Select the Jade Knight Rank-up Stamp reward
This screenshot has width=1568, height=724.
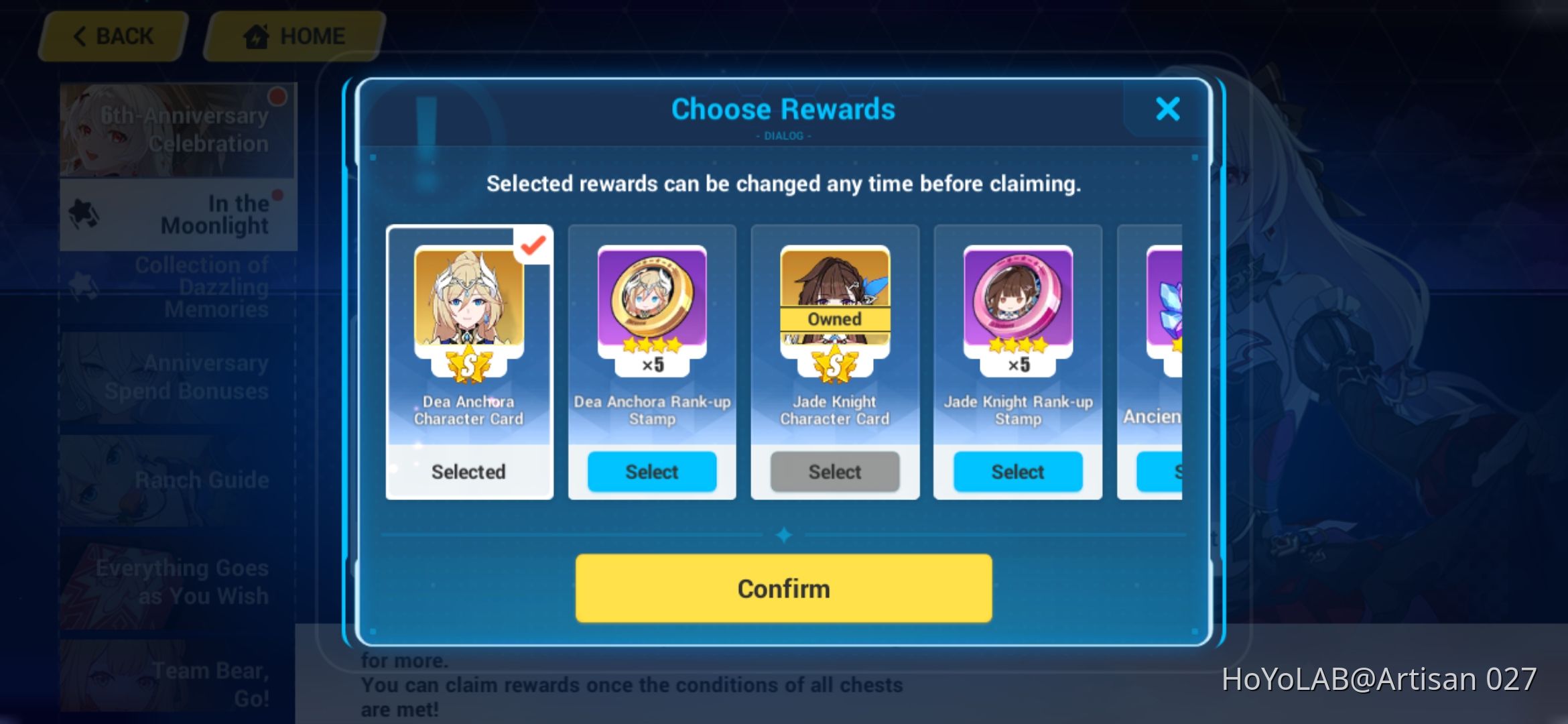1017,471
